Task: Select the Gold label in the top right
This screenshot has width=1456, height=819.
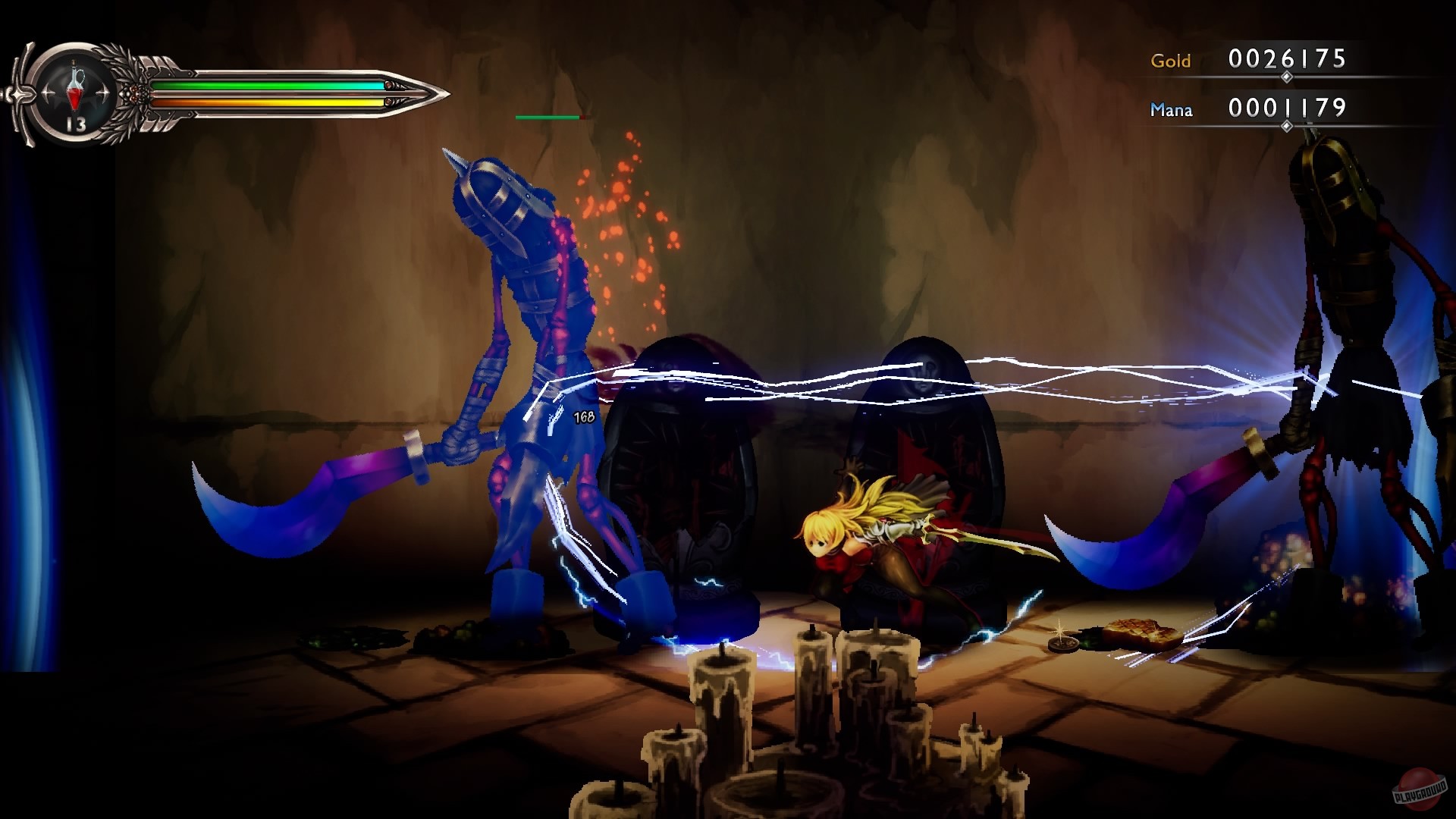Action: click(x=1170, y=61)
